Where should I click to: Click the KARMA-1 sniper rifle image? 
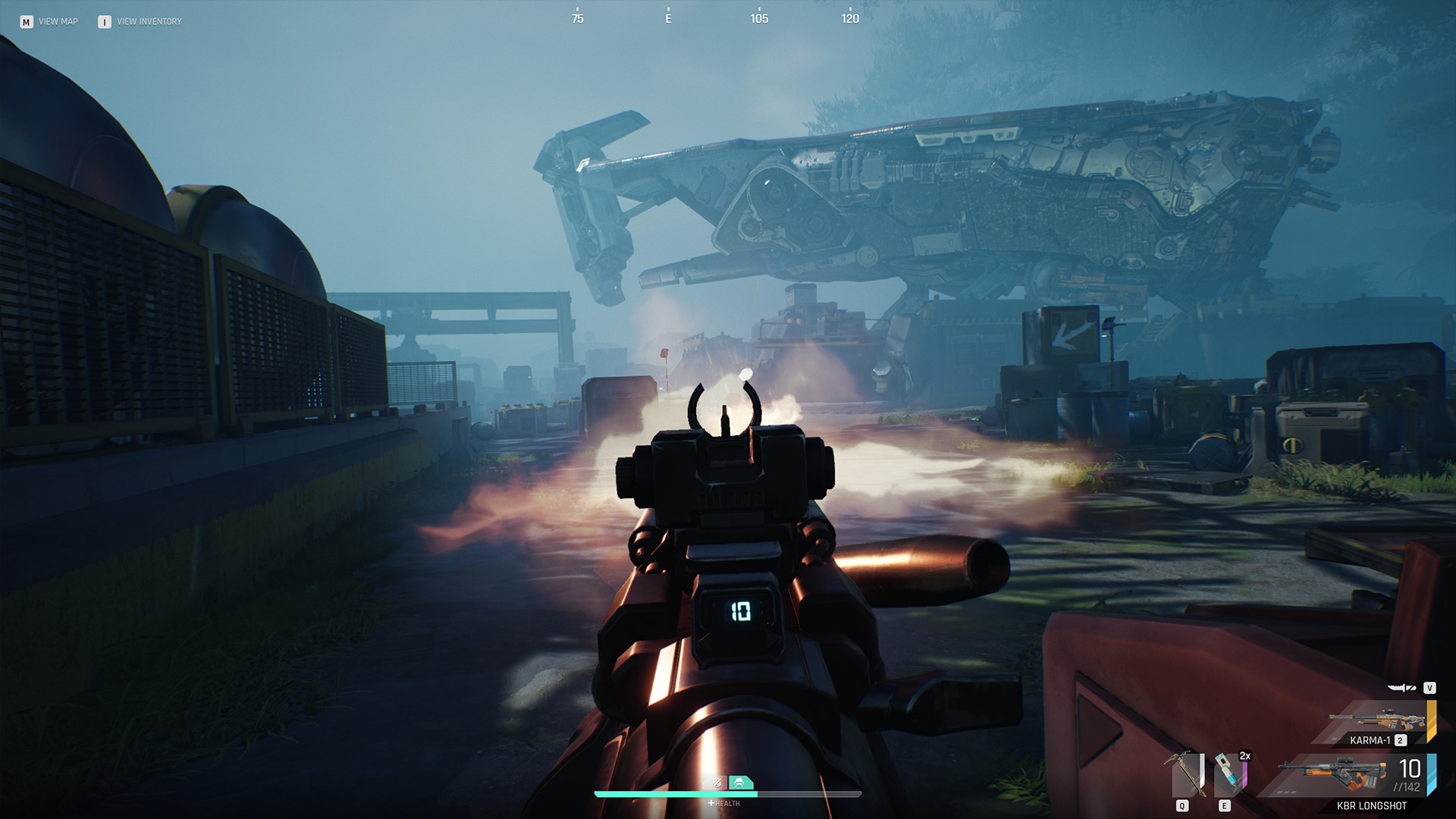click(x=1375, y=718)
